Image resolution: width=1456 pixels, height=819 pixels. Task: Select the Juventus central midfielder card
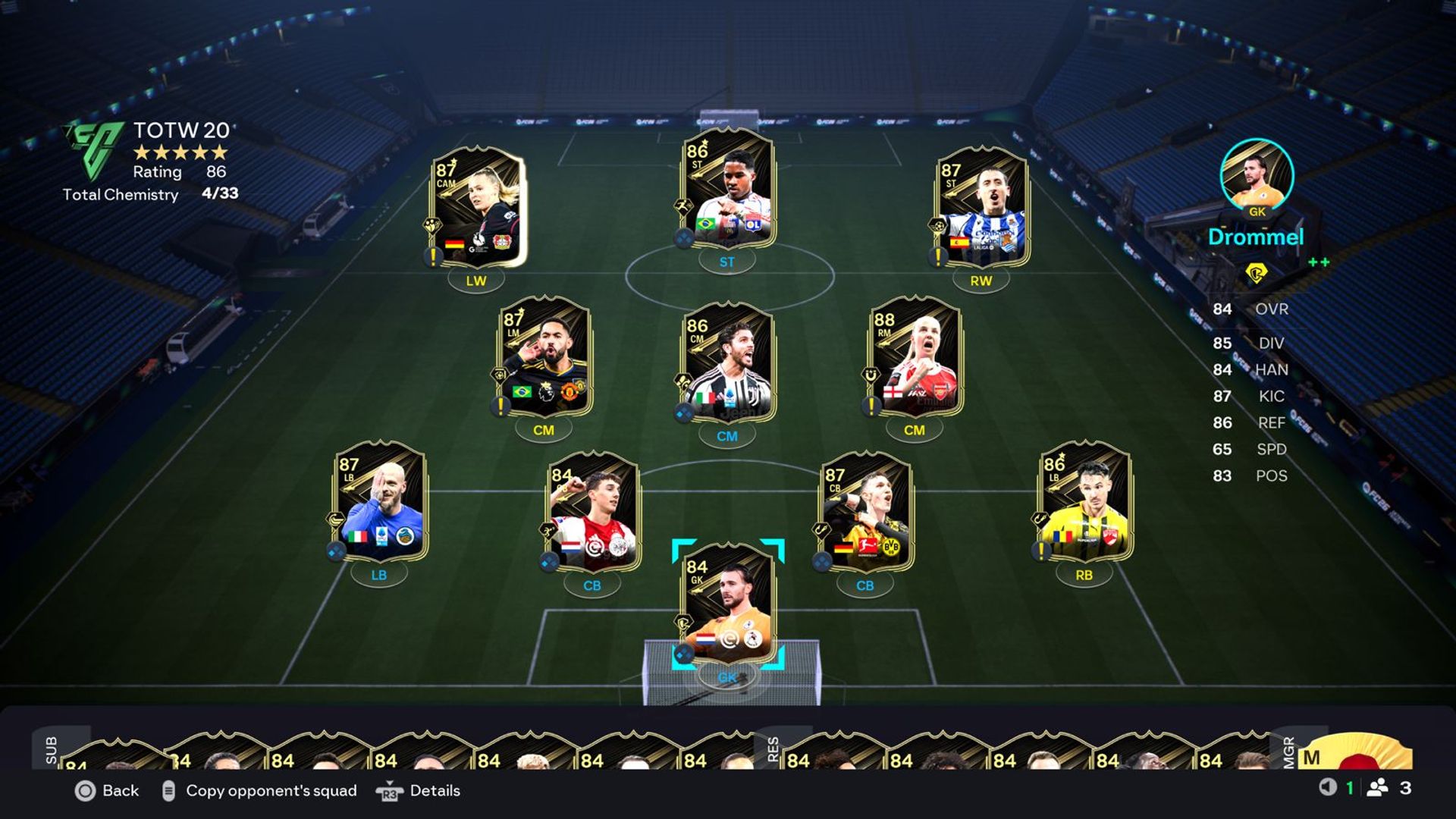pos(728,362)
